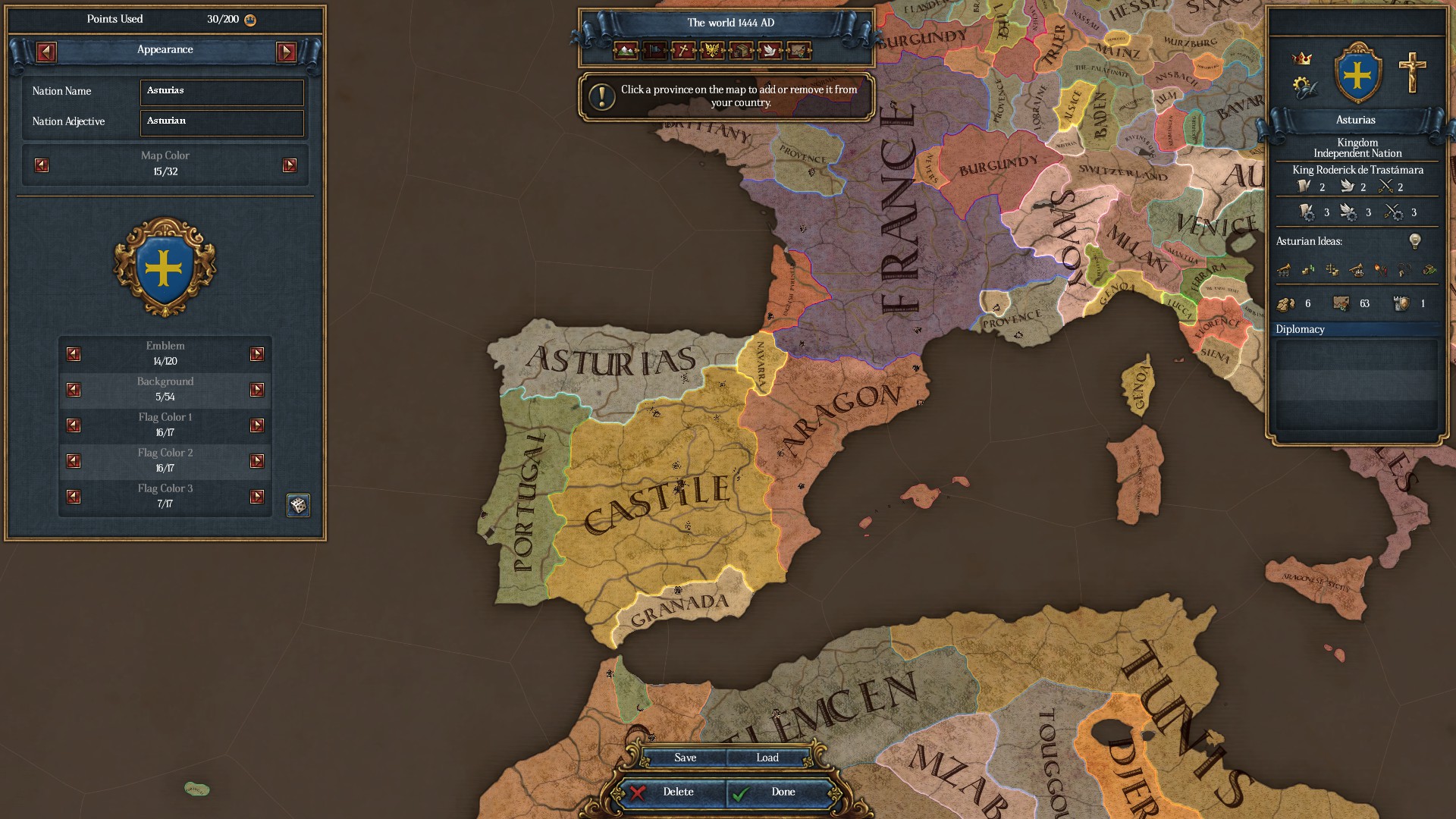The image size is (1456, 819).
Task: Click the Asturias shield coat of arms preview
Action: (164, 268)
